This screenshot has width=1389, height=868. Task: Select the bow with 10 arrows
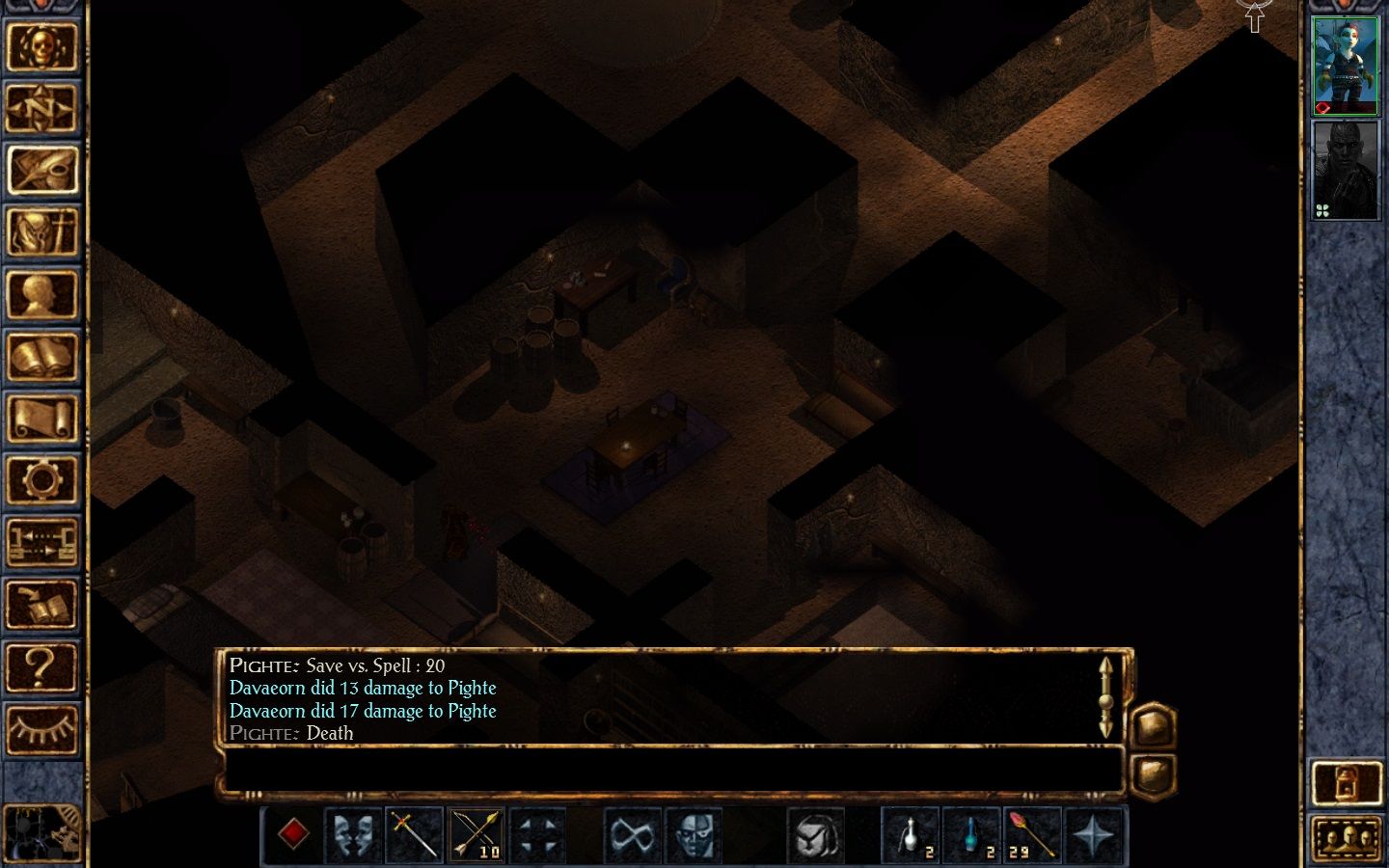coord(477,834)
